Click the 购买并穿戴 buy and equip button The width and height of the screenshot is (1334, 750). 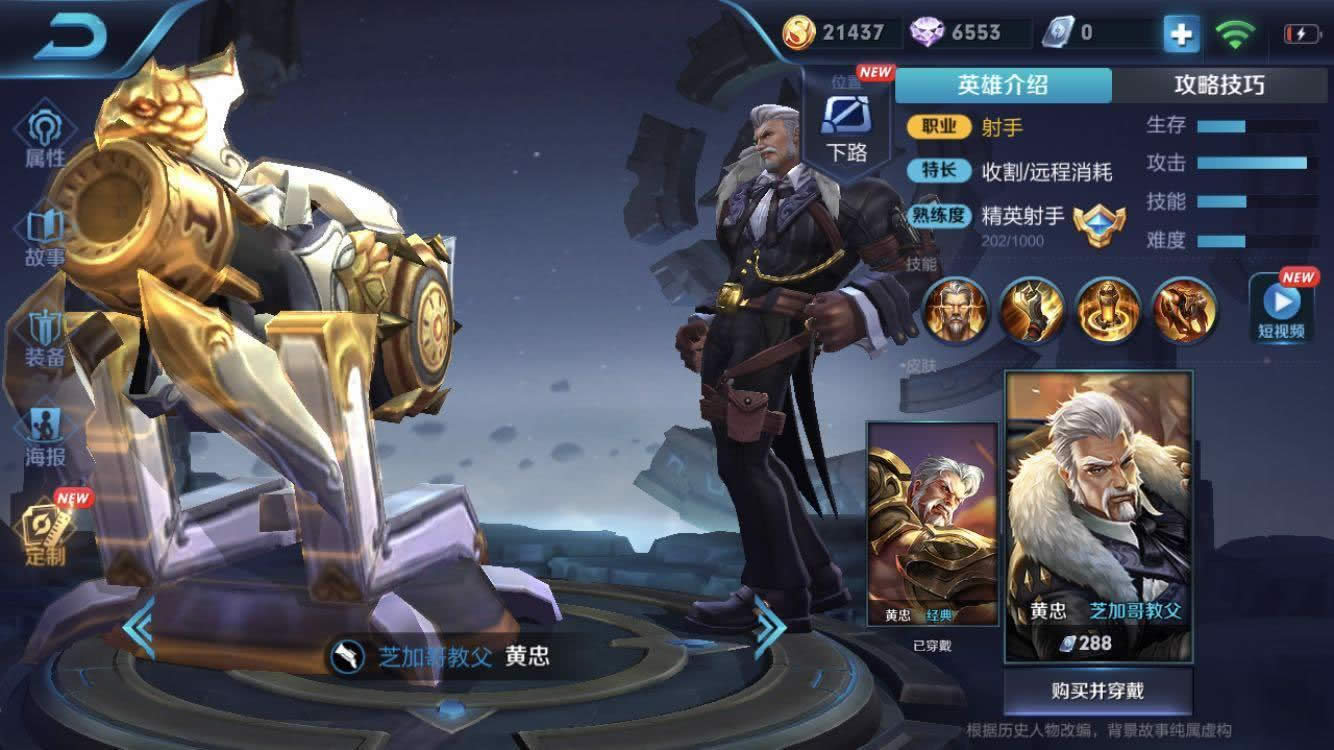pyautogui.click(x=1097, y=691)
